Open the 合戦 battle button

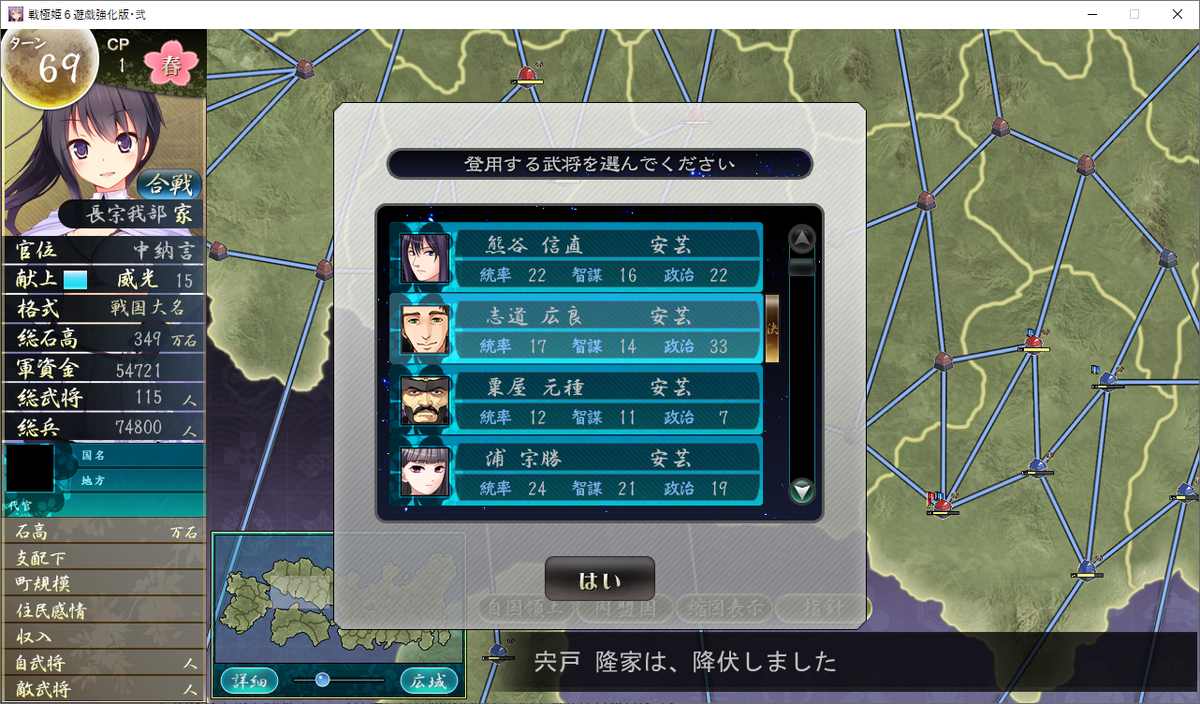pos(169,184)
